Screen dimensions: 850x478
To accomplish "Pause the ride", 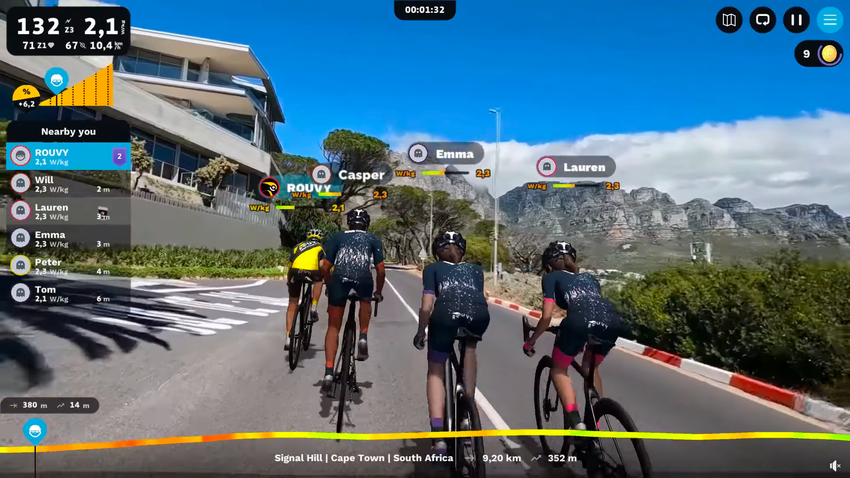I will [x=796, y=20].
